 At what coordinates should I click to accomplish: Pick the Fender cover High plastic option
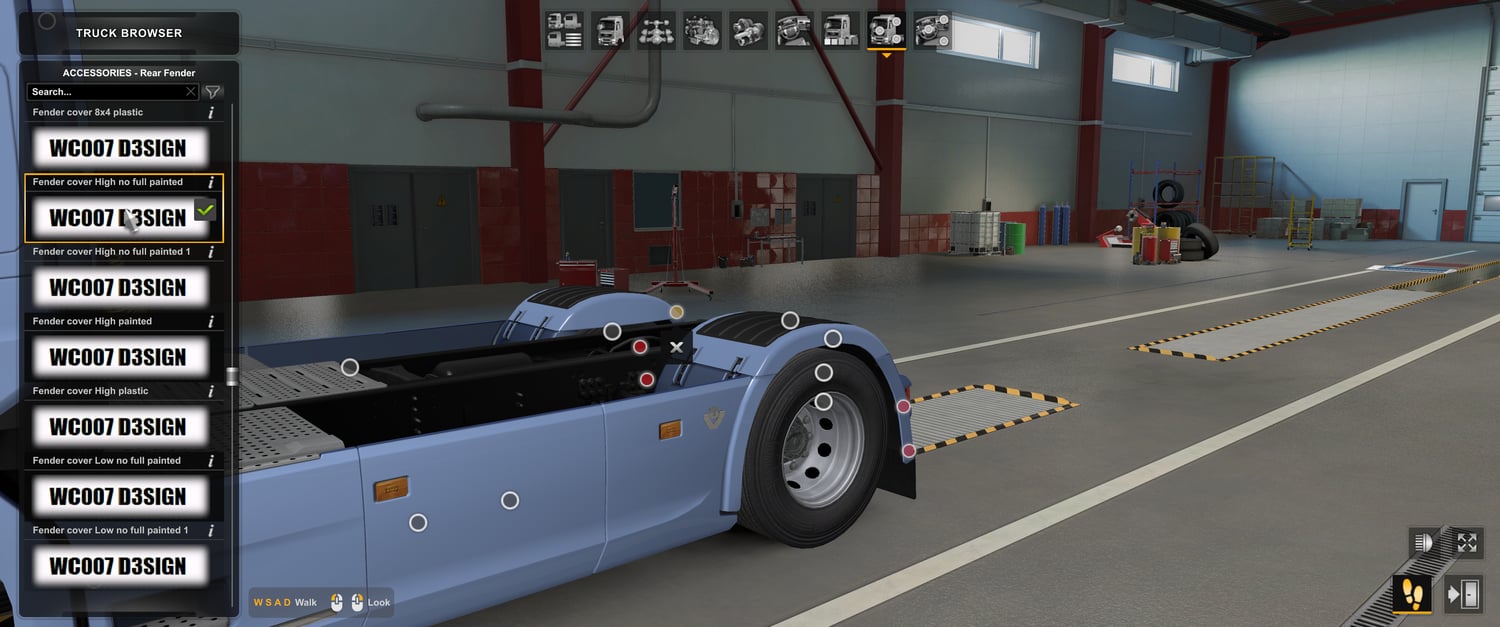(x=118, y=427)
